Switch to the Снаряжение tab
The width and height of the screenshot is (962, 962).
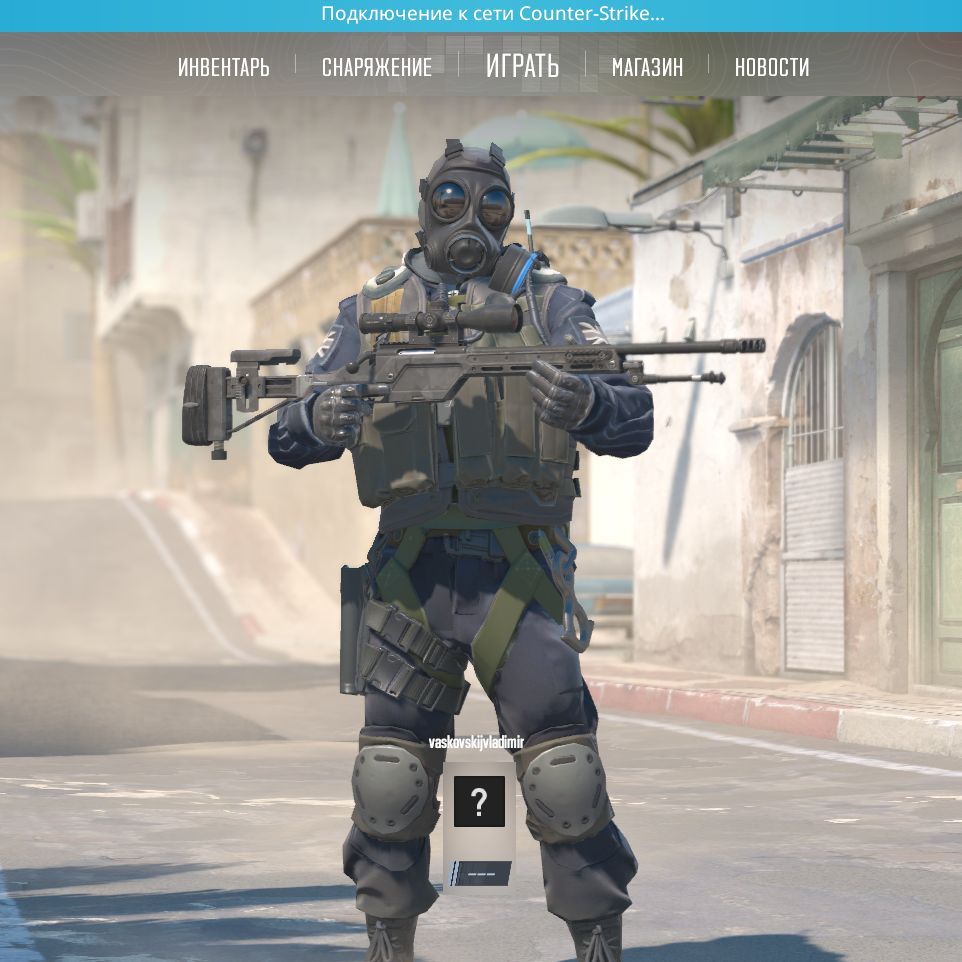[x=376, y=67]
